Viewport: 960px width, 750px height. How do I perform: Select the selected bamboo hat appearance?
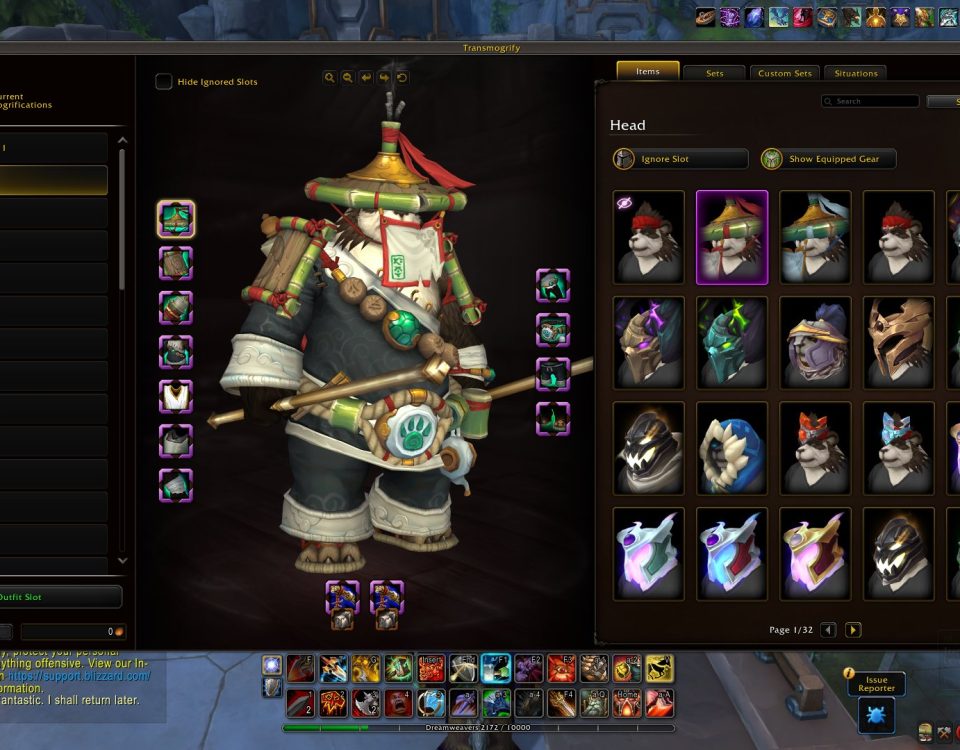(x=732, y=237)
